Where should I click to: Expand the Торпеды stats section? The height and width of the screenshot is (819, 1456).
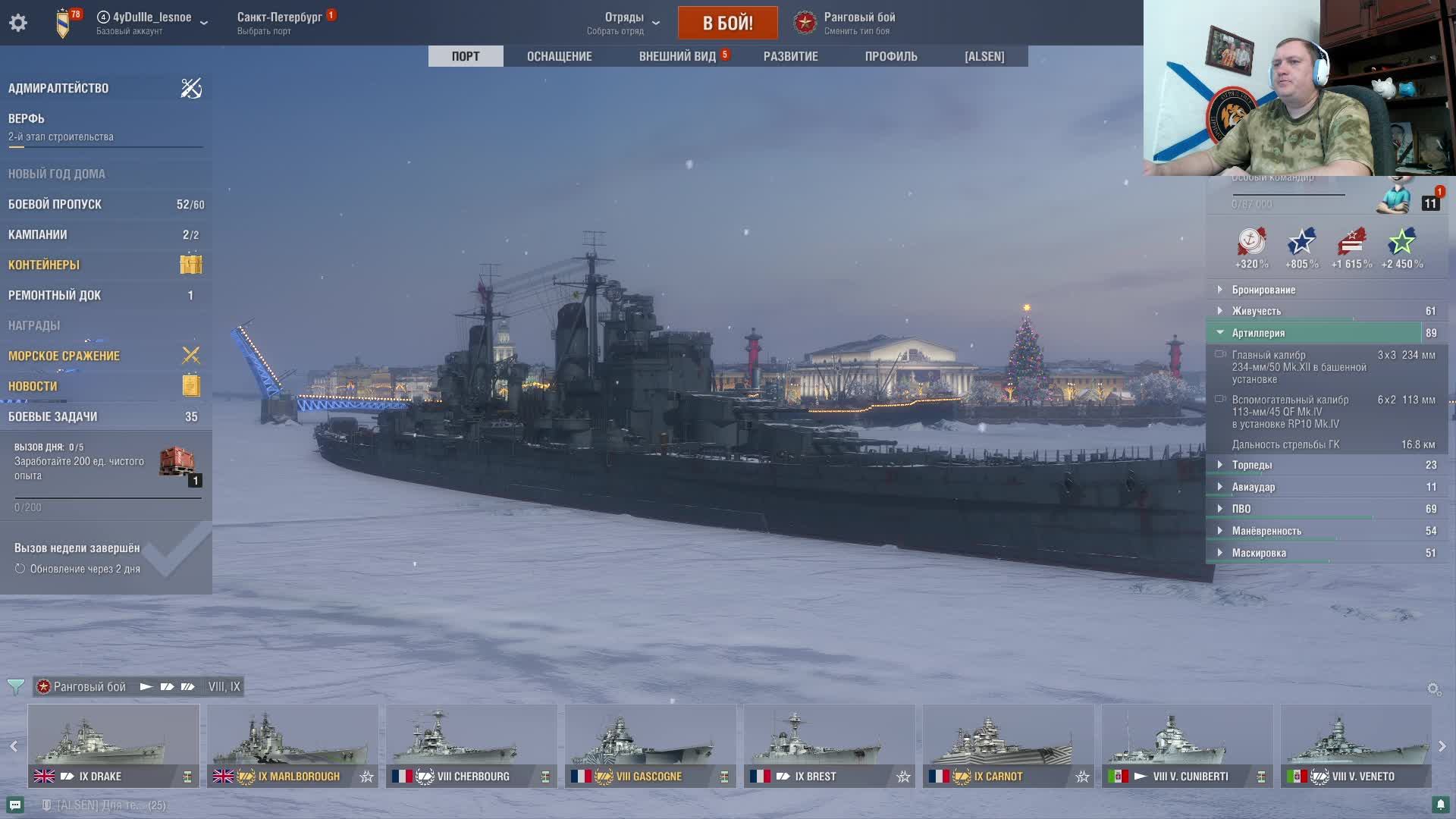(x=1251, y=465)
